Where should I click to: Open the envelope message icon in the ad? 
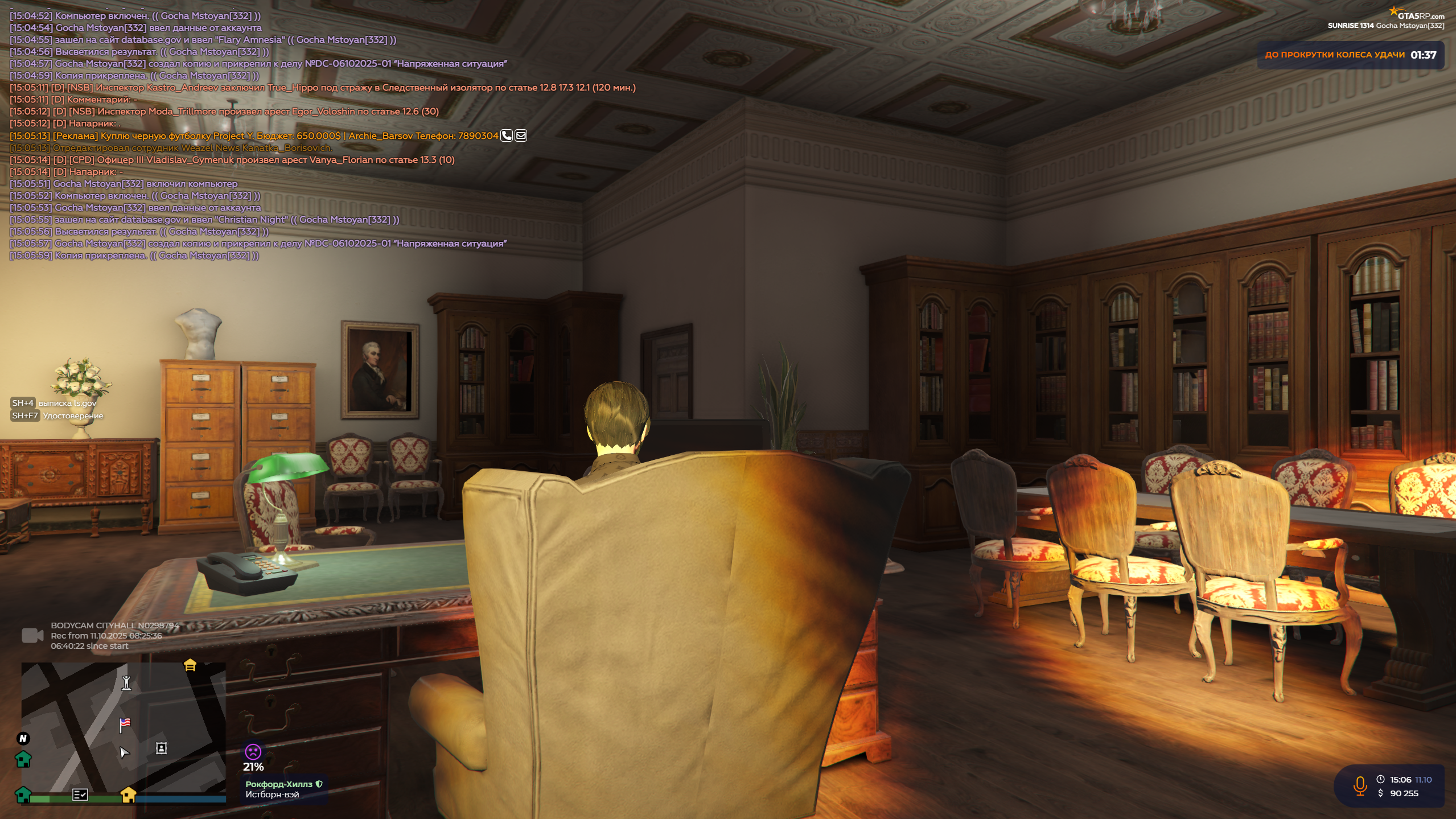521,135
